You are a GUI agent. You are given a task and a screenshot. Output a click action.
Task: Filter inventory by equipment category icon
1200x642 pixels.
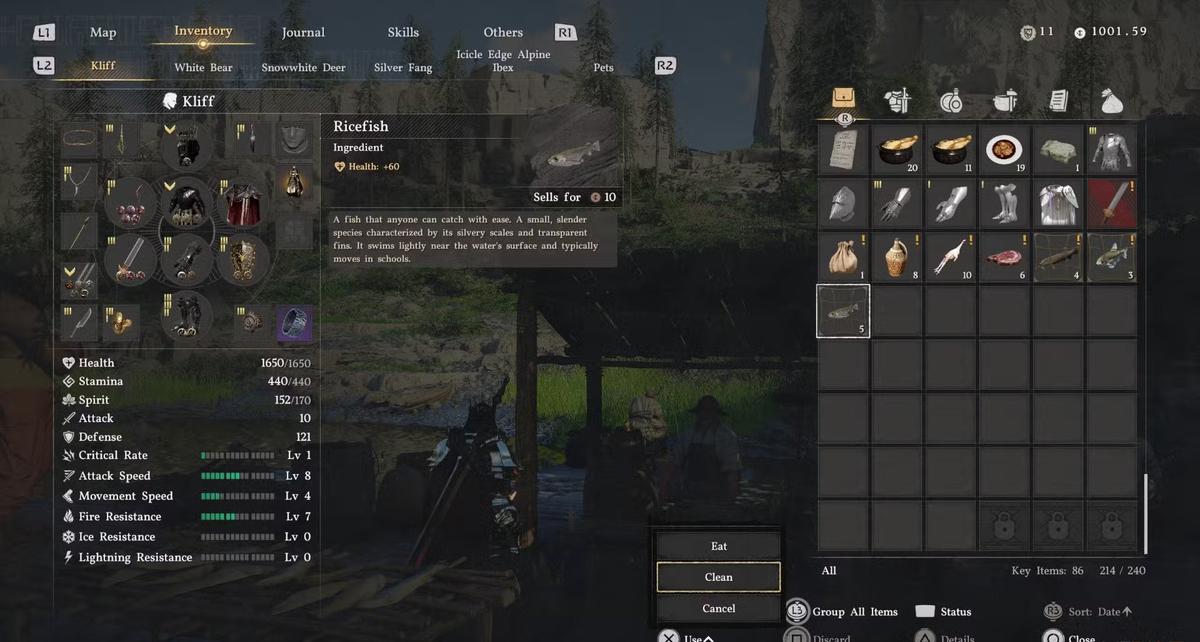click(897, 101)
